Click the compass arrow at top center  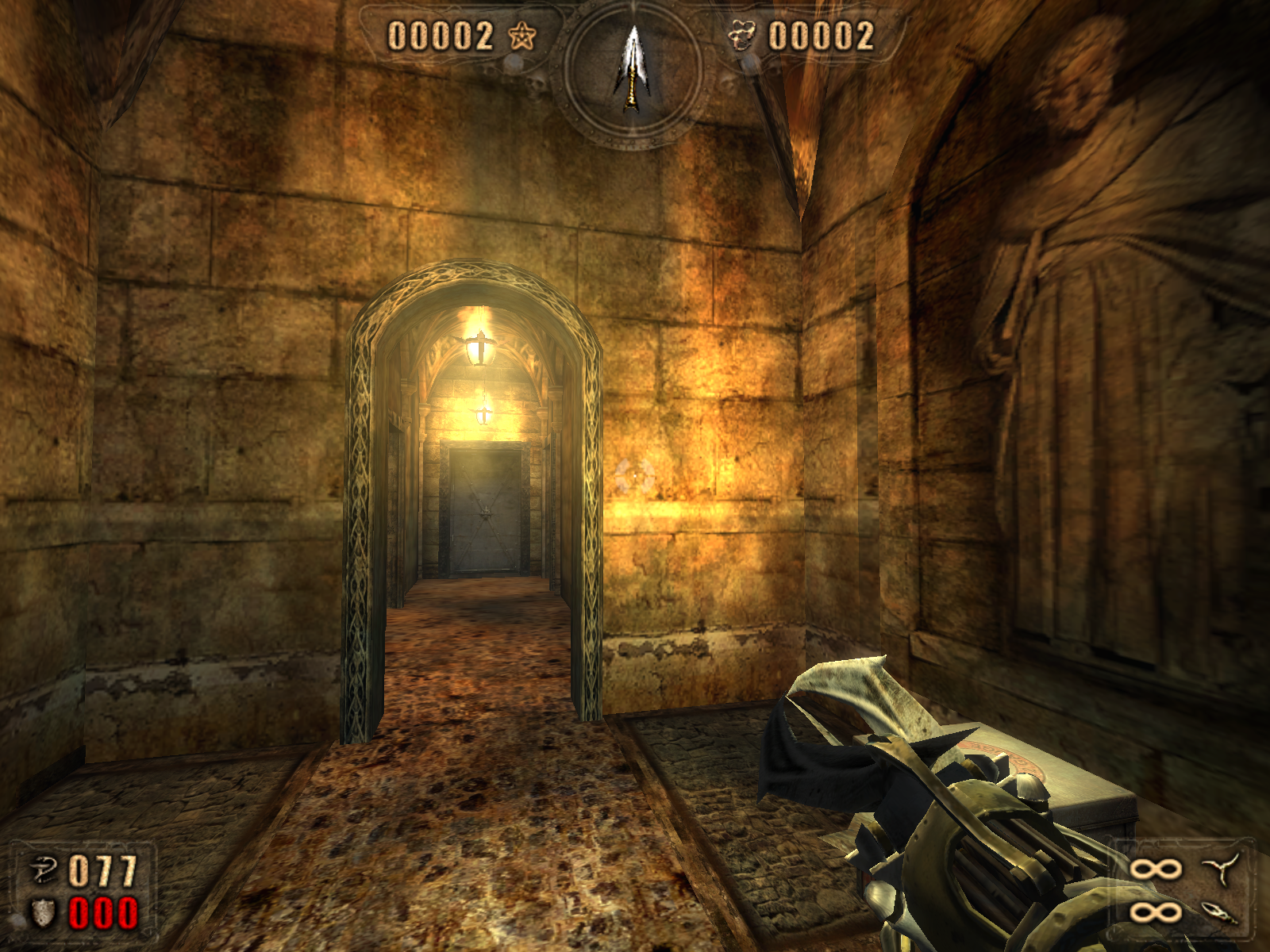point(632,69)
